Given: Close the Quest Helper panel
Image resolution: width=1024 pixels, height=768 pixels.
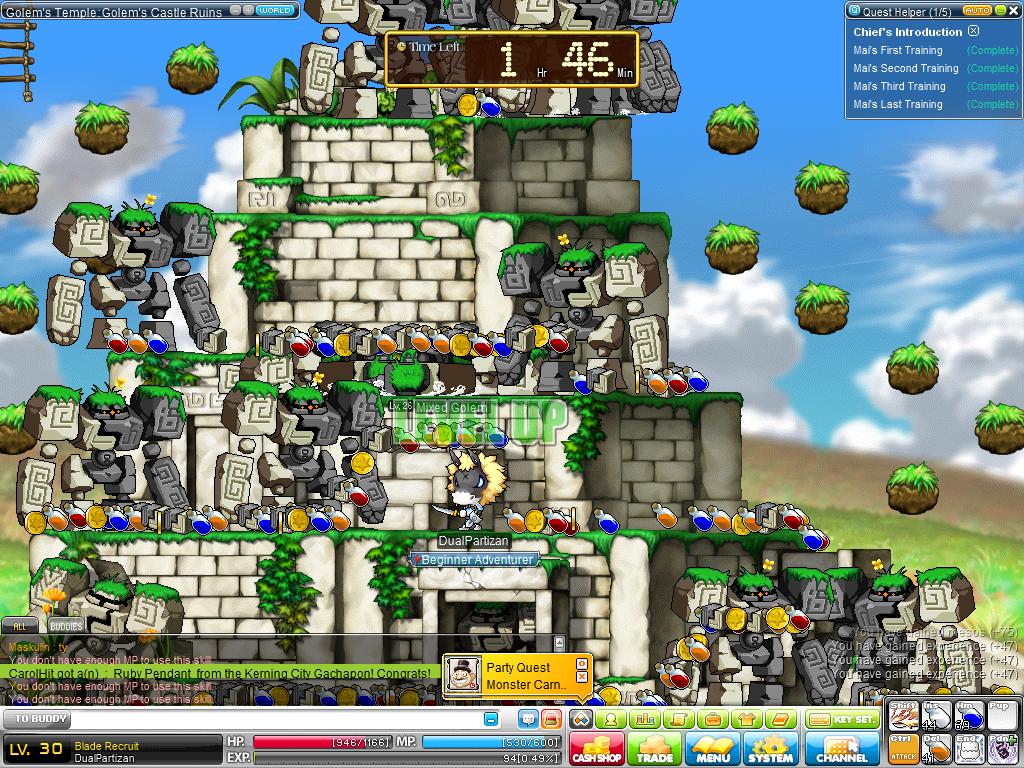Looking at the screenshot, I should click(1012, 10).
